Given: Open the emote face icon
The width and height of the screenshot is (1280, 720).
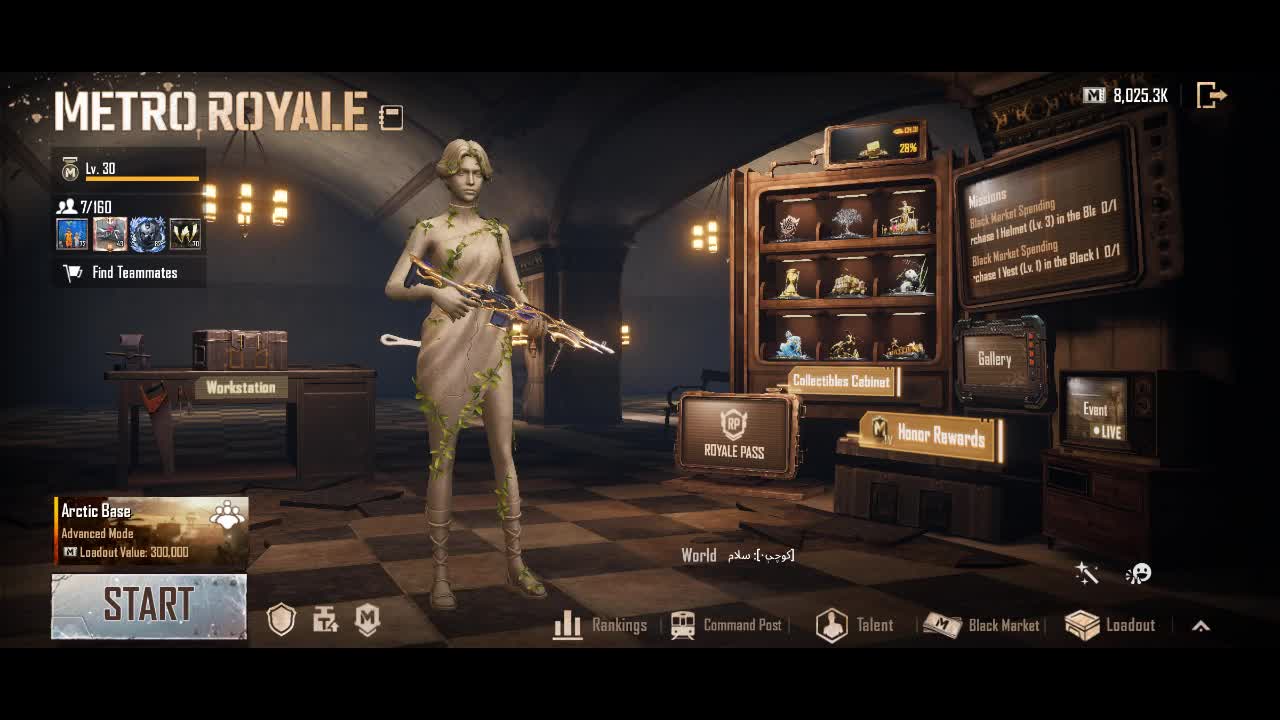Looking at the screenshot, I should (1138, 573).
